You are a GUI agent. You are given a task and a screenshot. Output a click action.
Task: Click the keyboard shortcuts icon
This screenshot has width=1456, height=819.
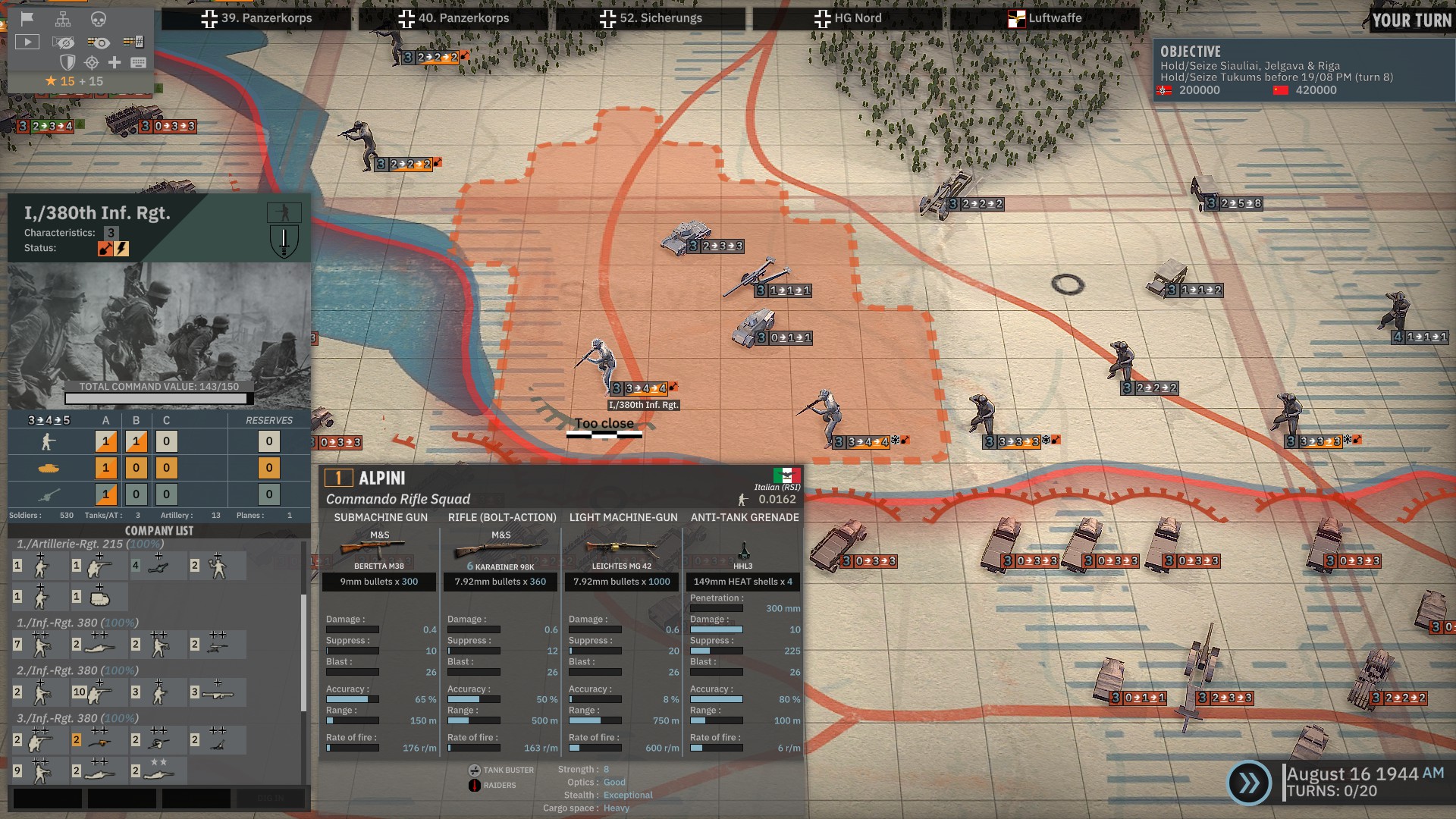point(138,62)
